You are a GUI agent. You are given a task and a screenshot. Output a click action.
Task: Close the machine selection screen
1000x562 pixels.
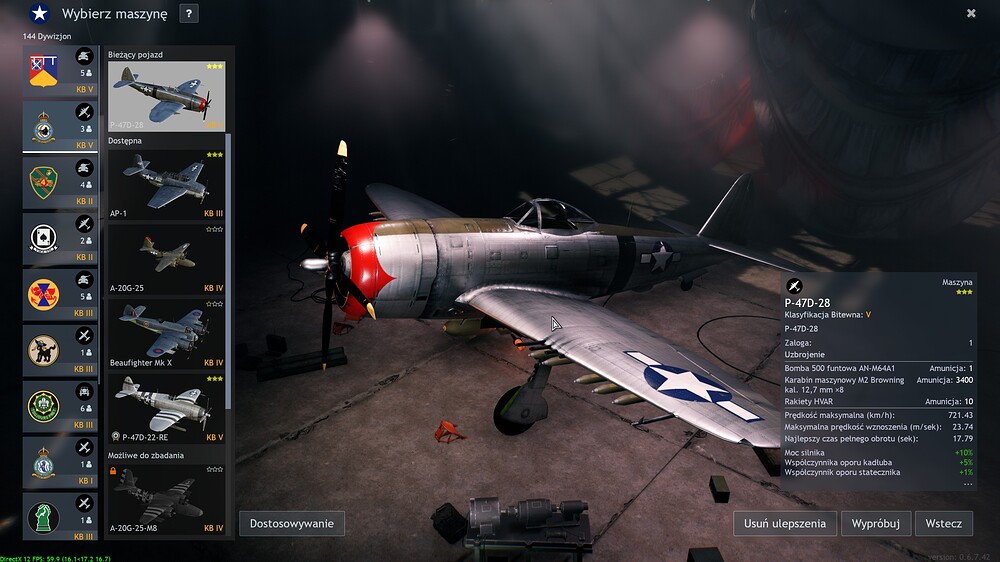[x=971, y=13]
